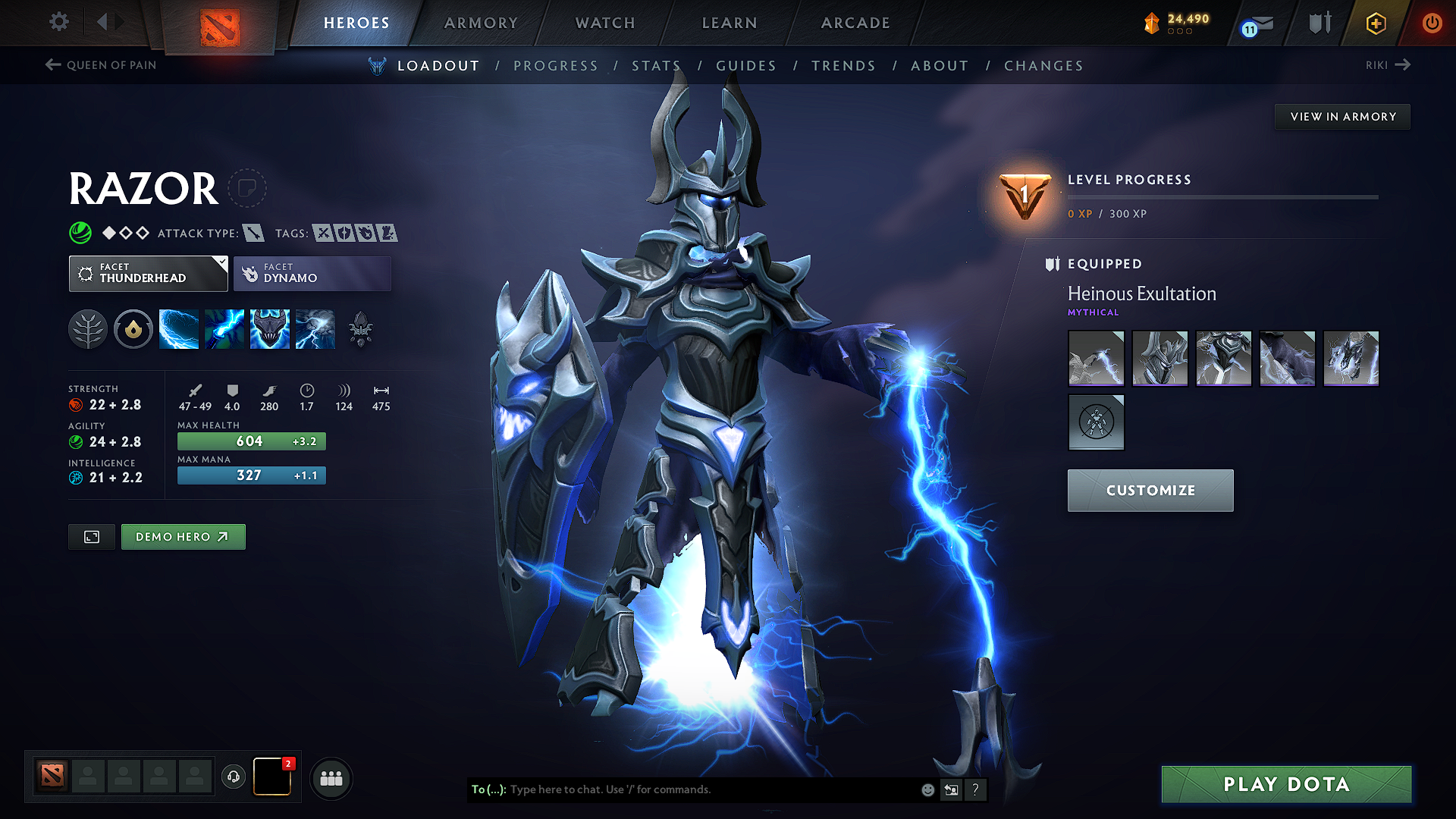View the Static Link ability icon
The height and width of the screenshot is (819, 1456).
click(x=224, y=328)
